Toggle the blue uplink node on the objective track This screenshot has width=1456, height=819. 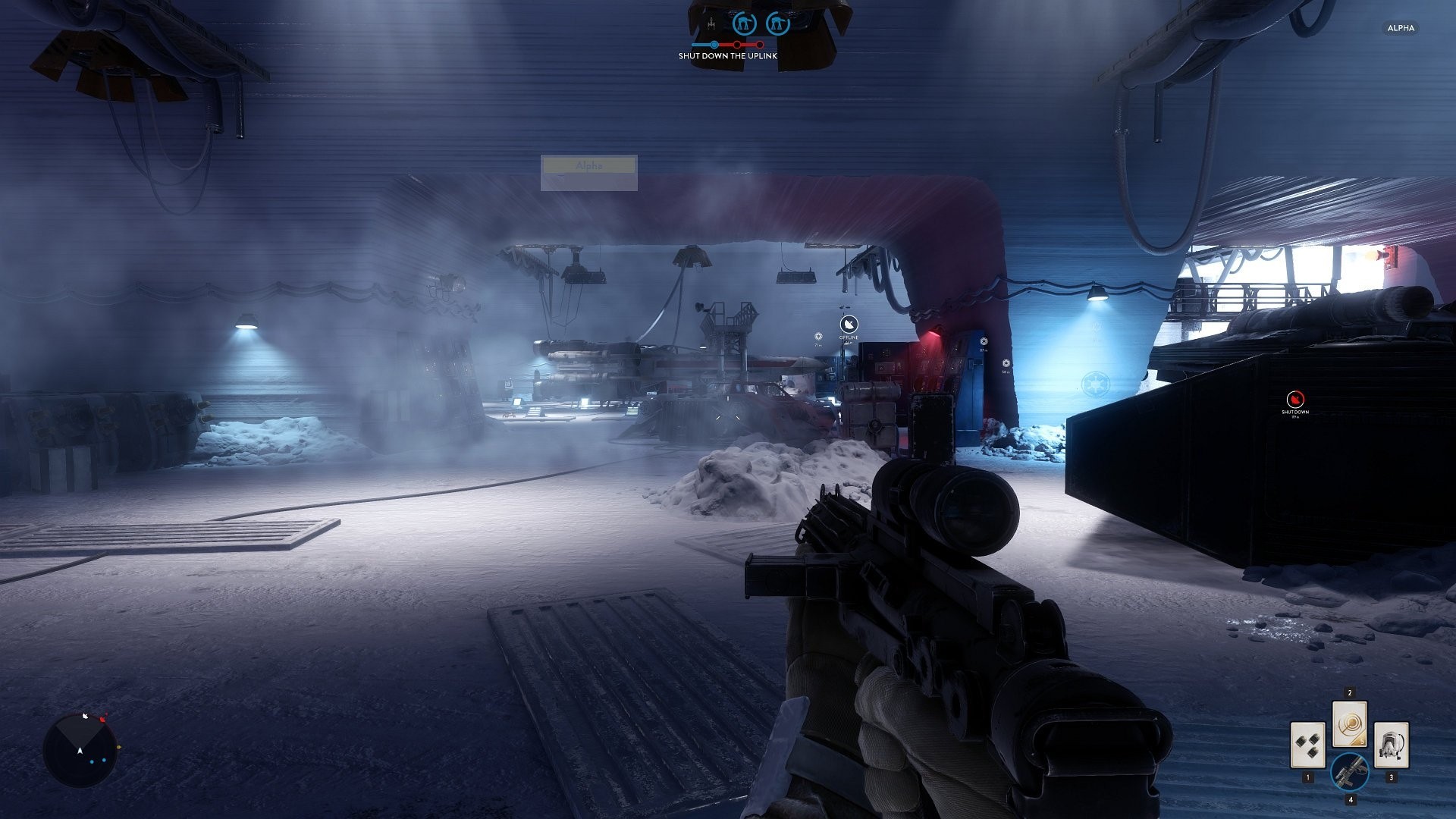(714, 44)
